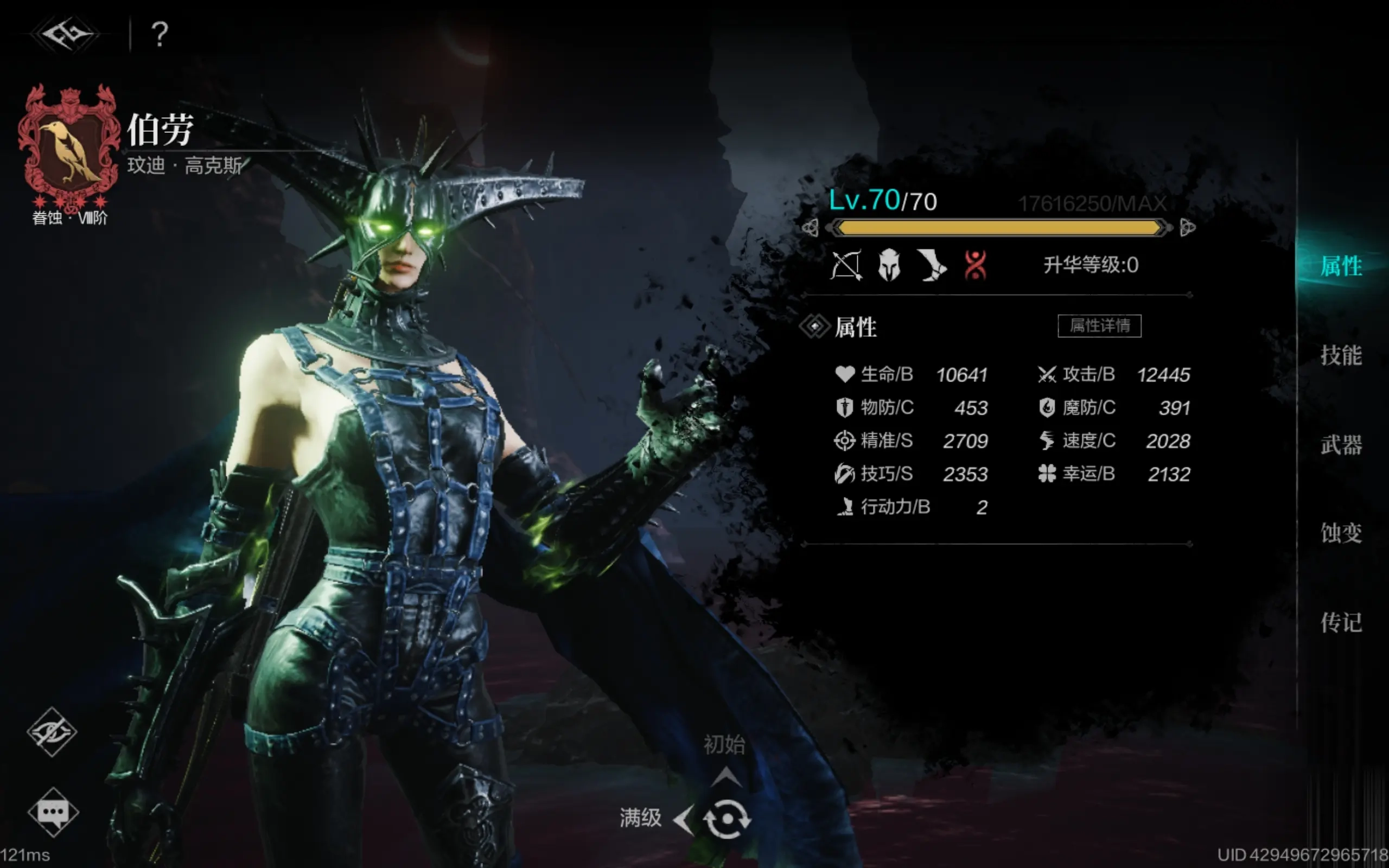Select the helmet trait icon
This screenshot has width=1389, height=868.
pyautogui.click(x=889, y=265)
